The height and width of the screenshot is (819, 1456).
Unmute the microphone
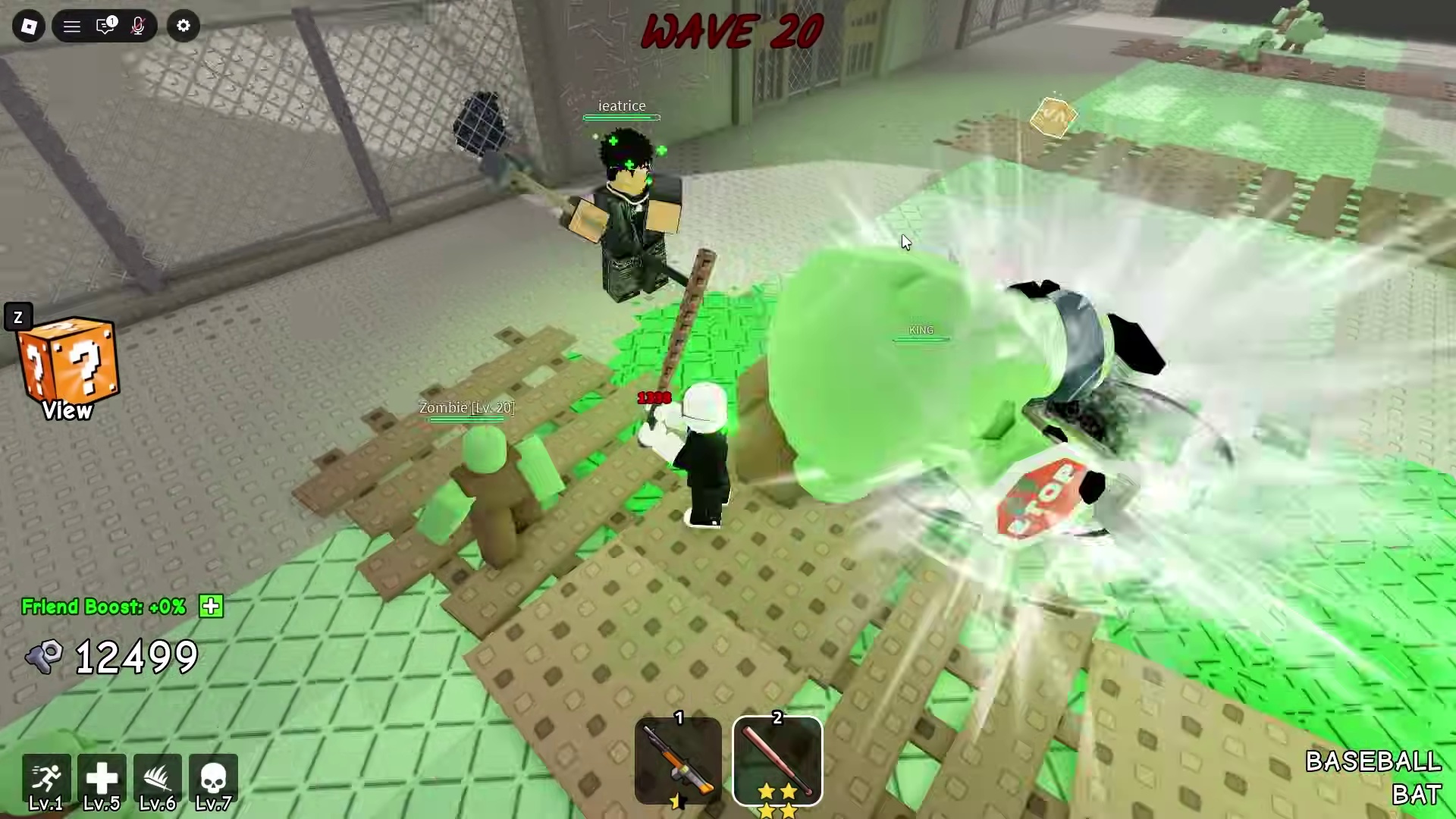138,26
